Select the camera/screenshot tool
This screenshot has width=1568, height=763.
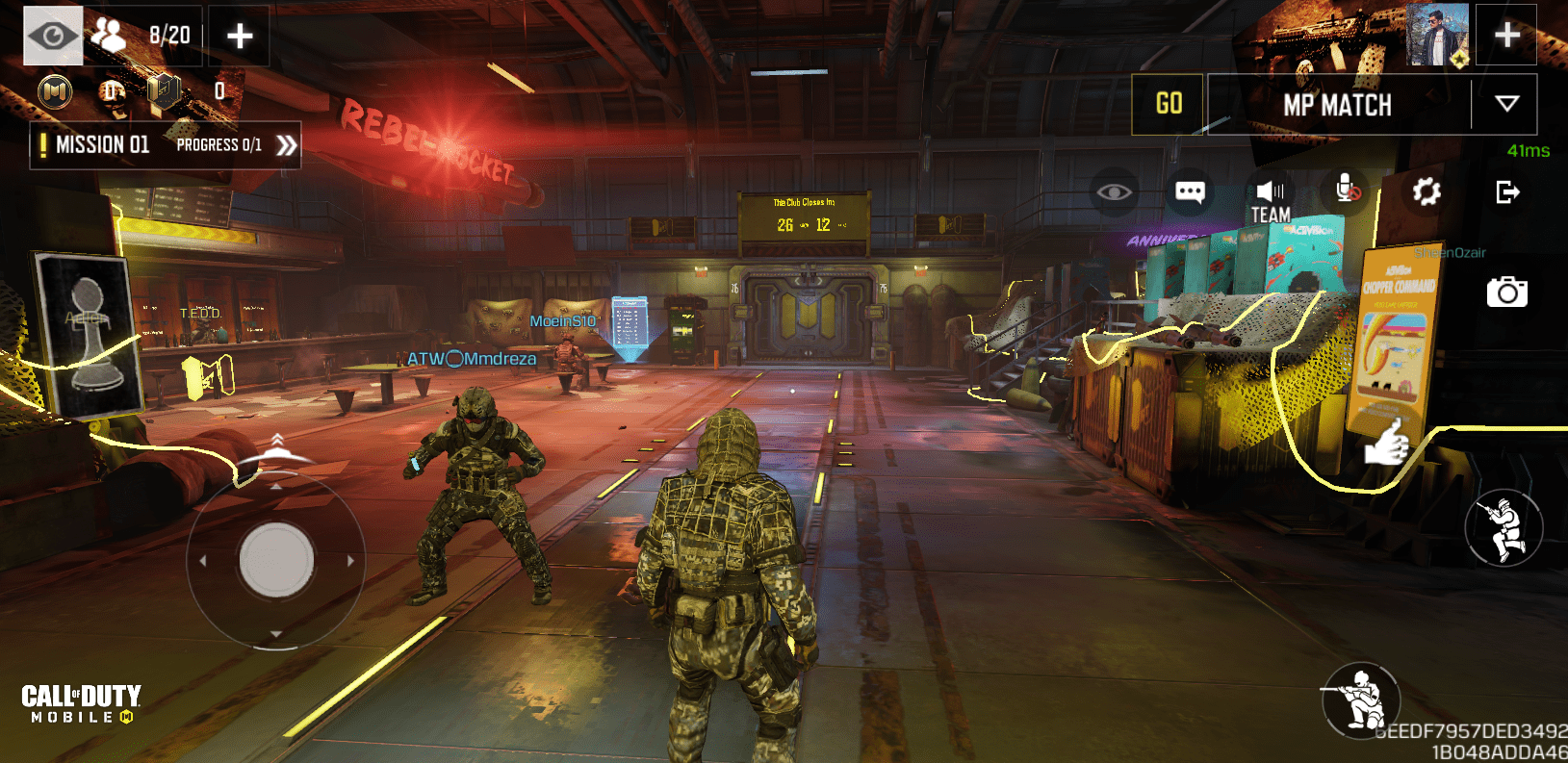tap(1509, 292)
